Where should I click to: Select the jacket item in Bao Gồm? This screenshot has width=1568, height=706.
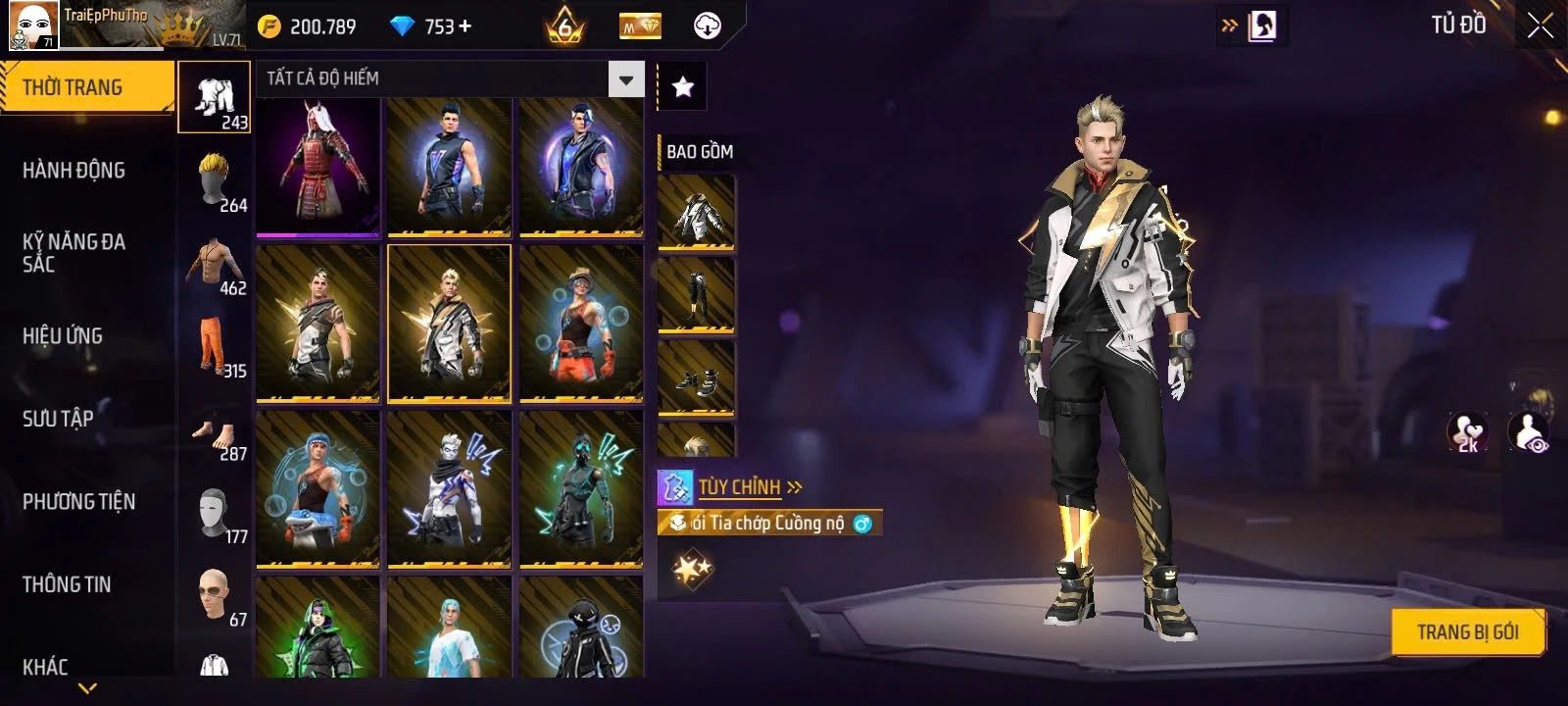pyautogui.click(x=696, y=213)
